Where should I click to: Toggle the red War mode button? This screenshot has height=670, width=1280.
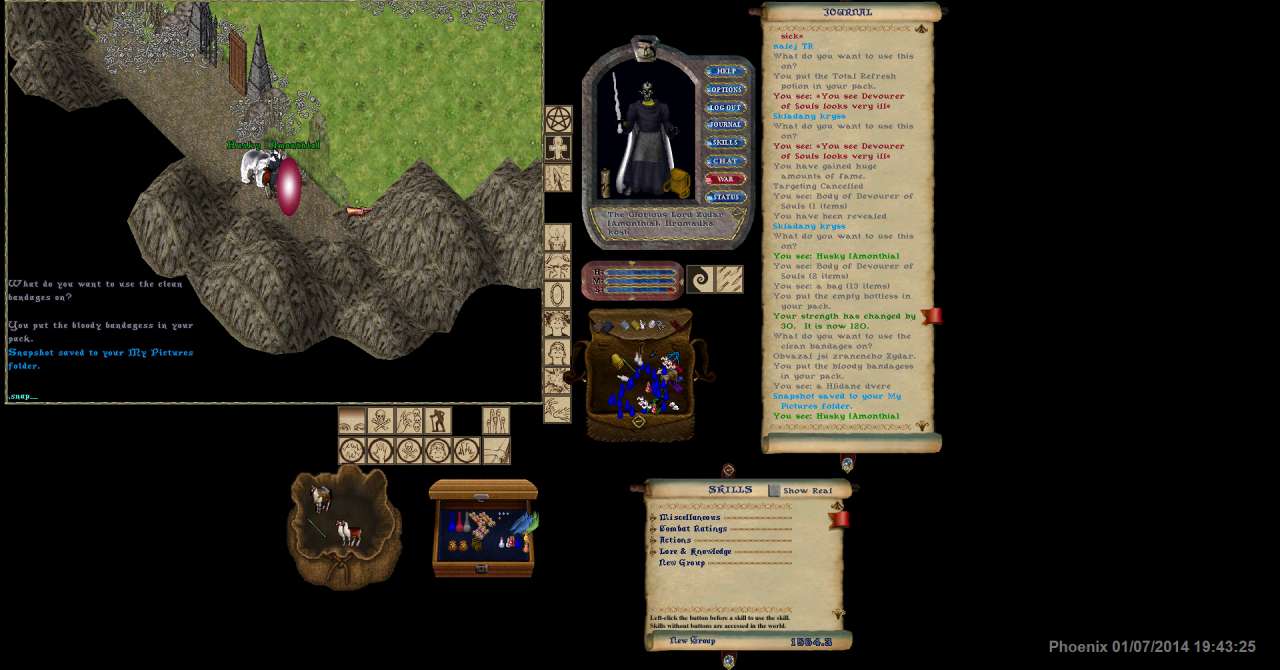(x=725, y=179)
